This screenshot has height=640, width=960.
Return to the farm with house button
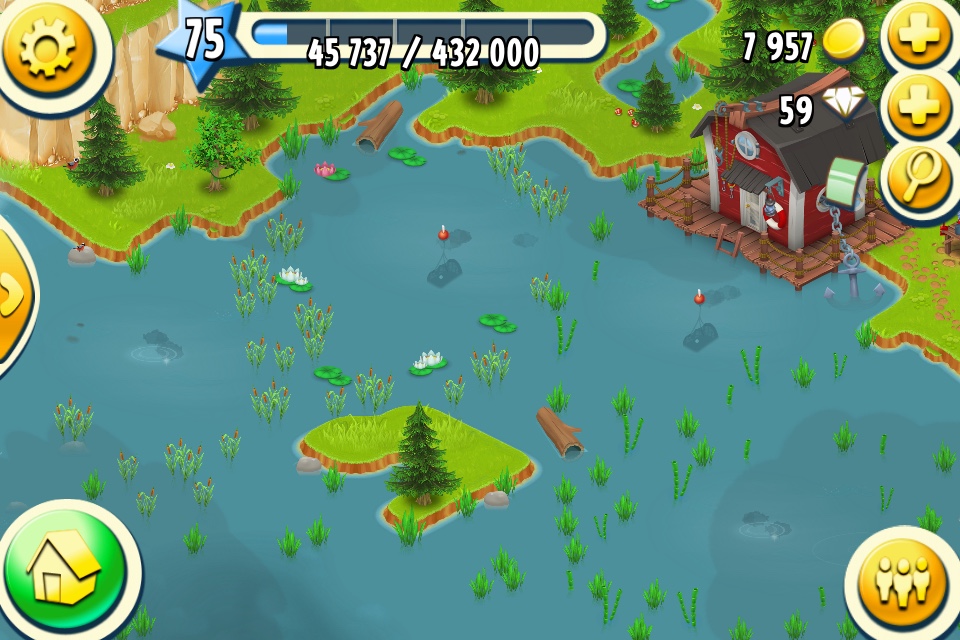click(x=65, y=572)
